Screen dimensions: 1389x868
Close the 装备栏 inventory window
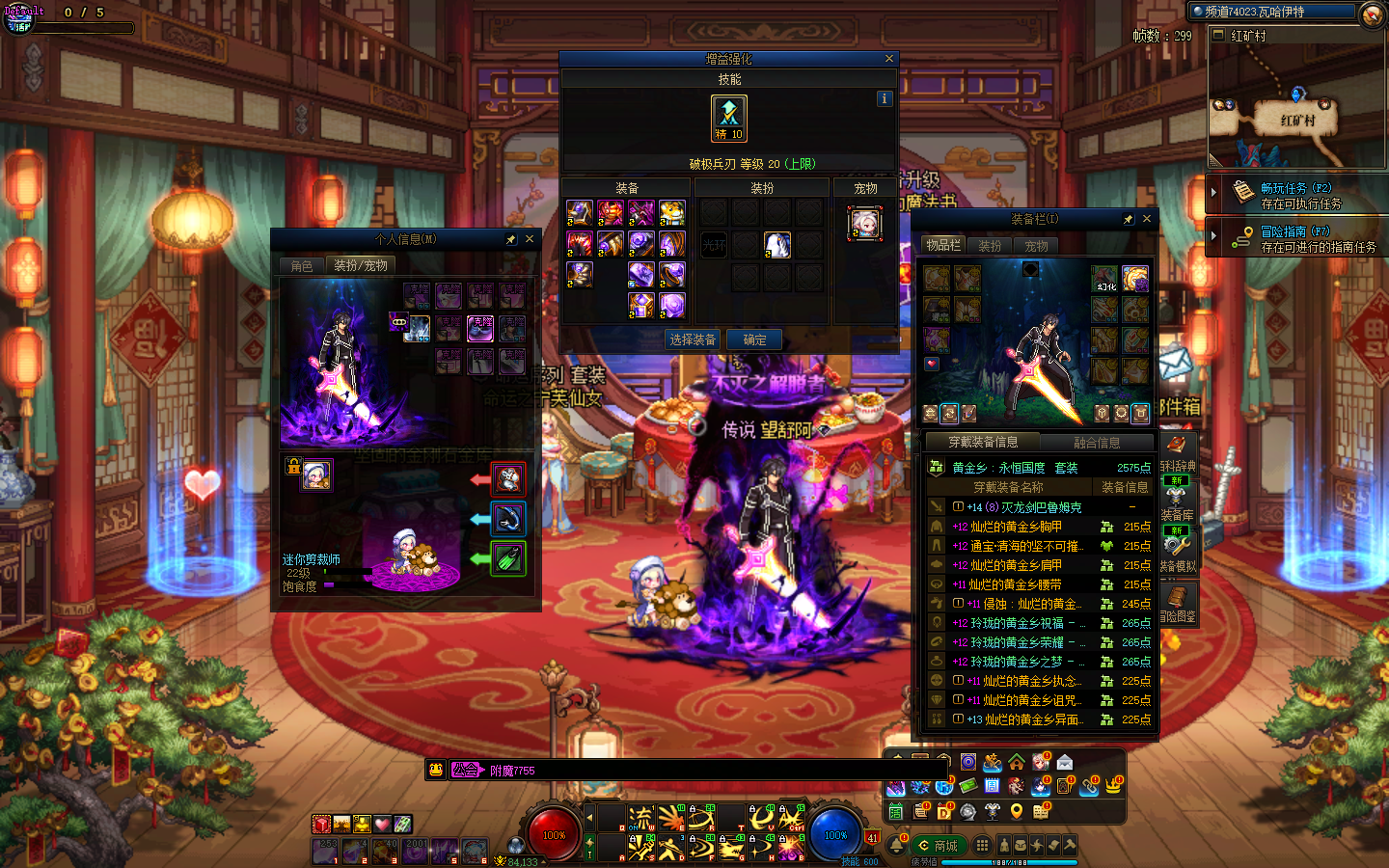coord(1147,219)
